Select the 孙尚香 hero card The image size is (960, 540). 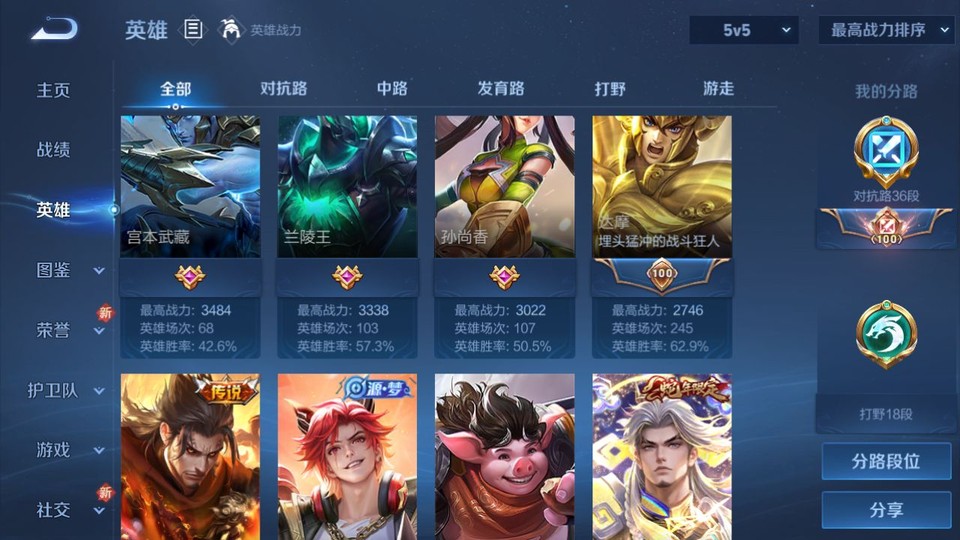[x=504, y=187]
